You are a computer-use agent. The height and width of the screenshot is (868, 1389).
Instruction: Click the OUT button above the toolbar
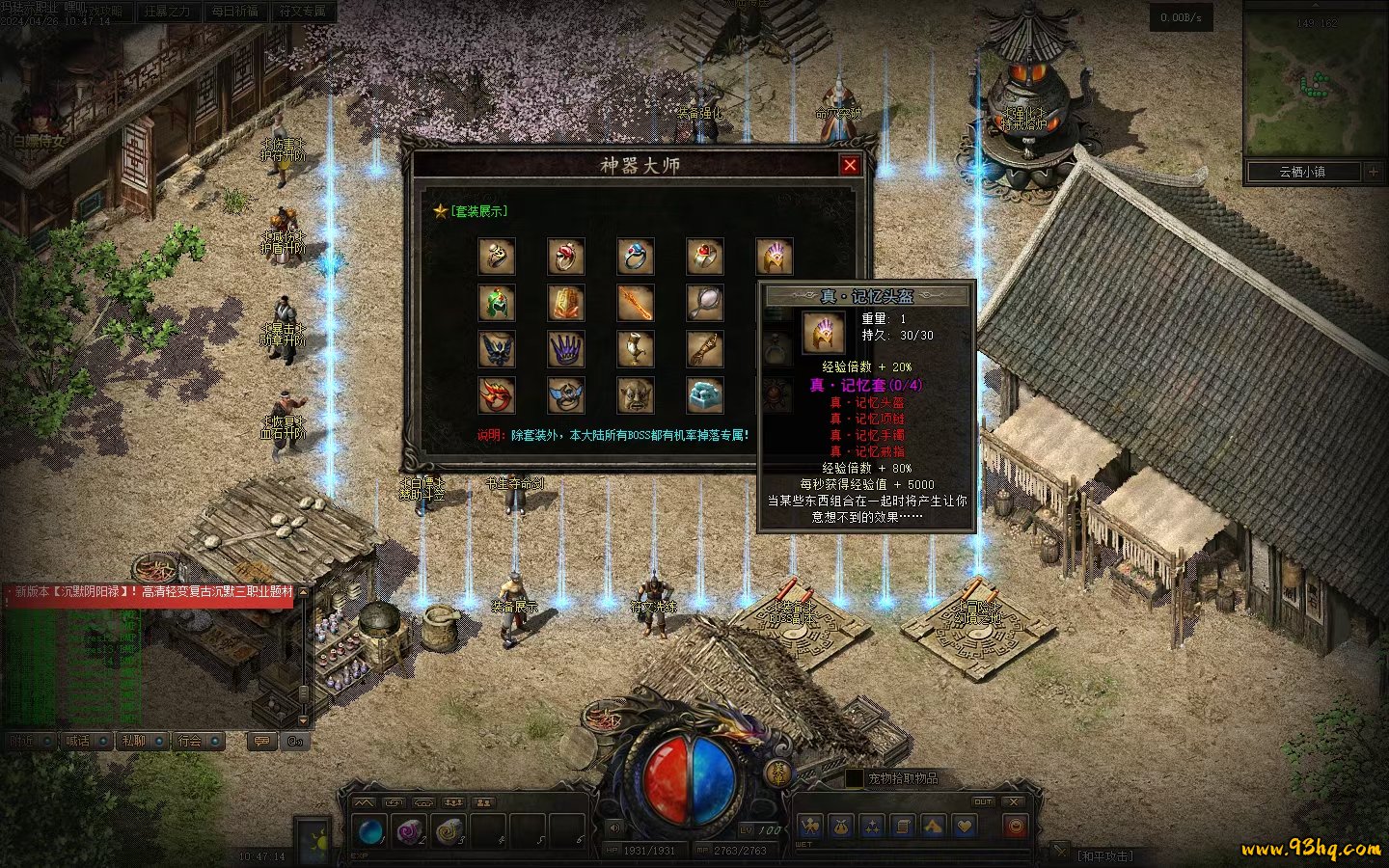tap(982, 801)
